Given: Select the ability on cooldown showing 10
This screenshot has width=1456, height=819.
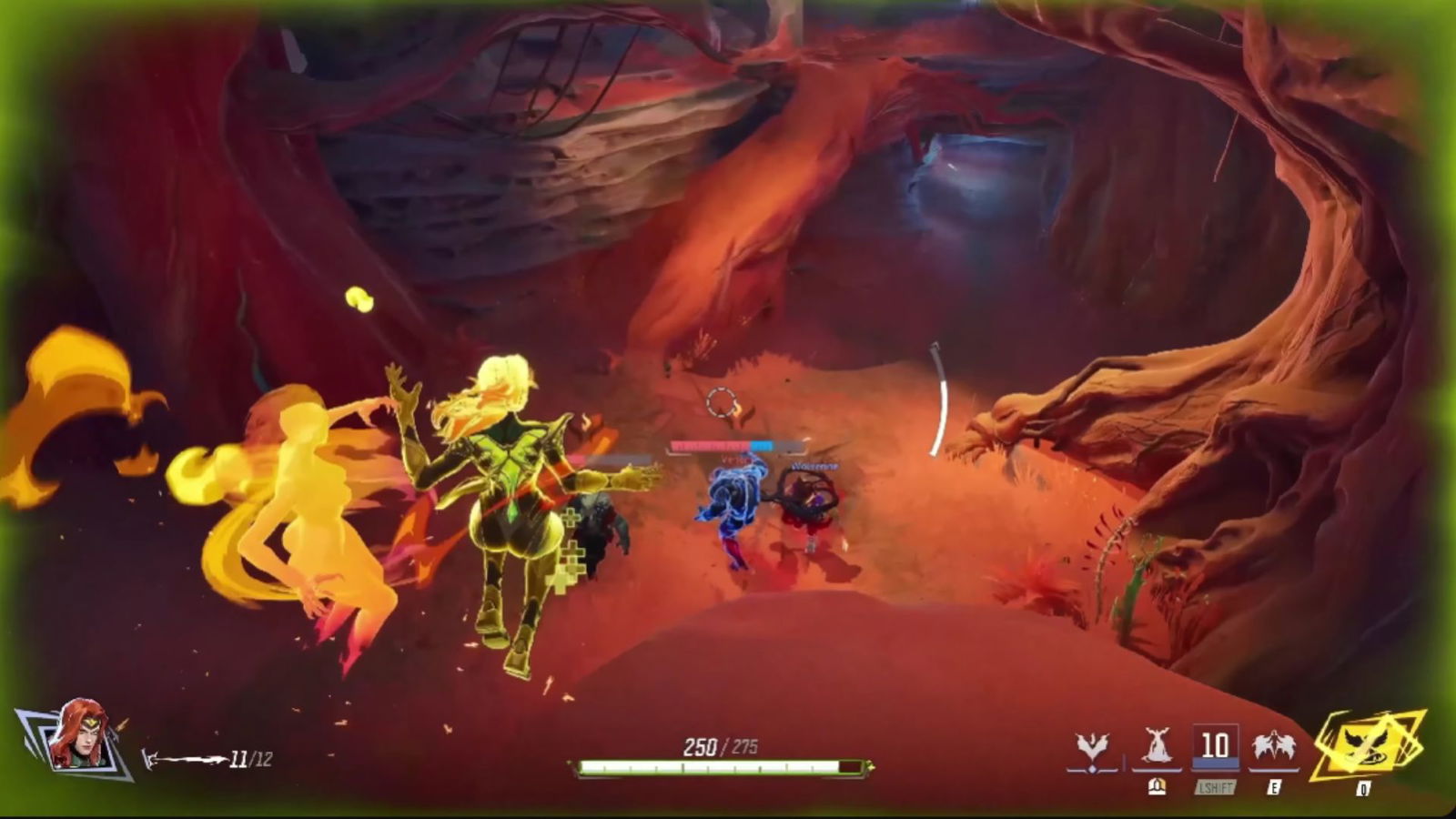Looking at the screenshot, I should coord(1215,748).
